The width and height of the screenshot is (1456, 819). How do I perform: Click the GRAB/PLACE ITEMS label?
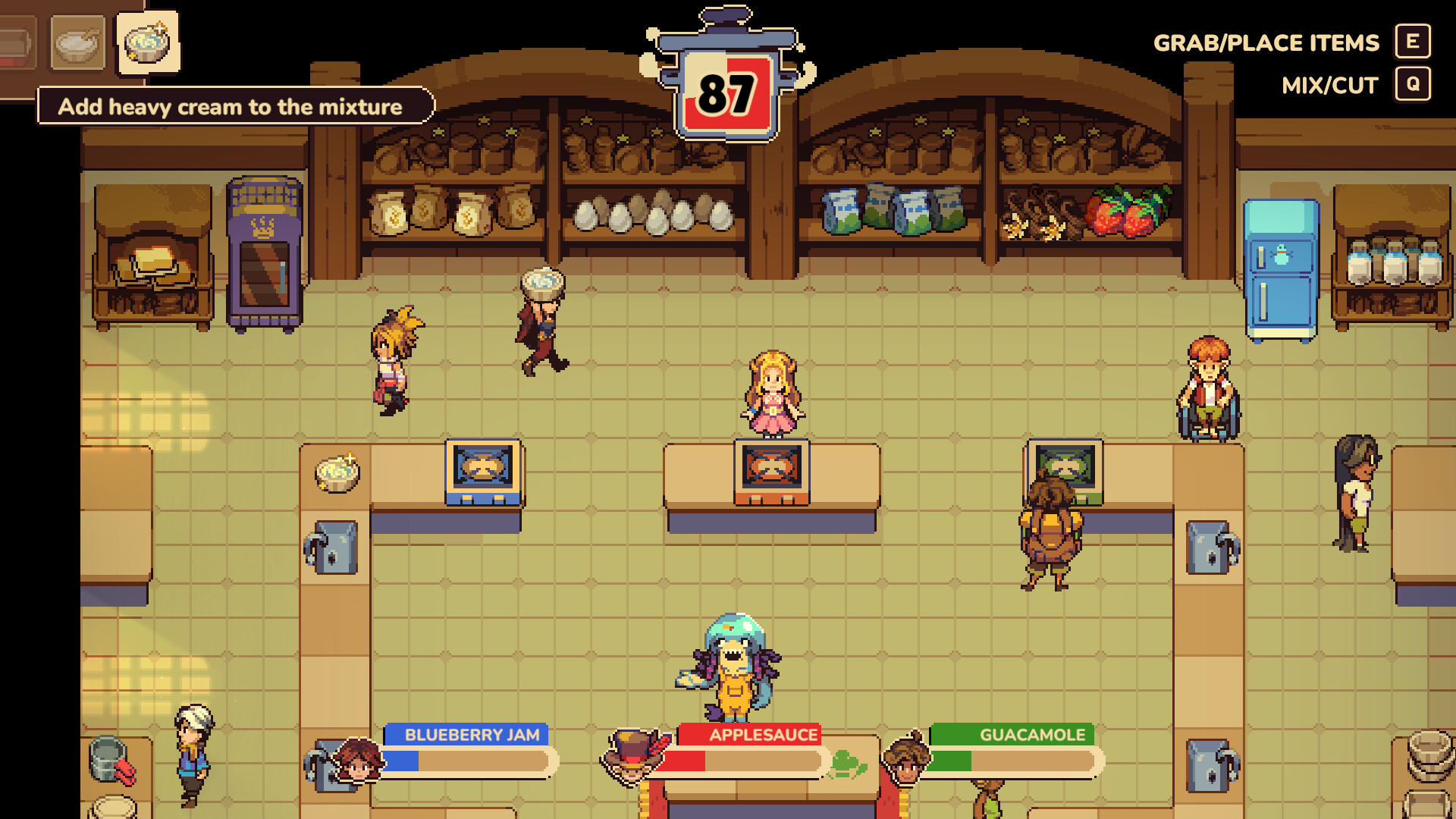tap(1266, 42)
